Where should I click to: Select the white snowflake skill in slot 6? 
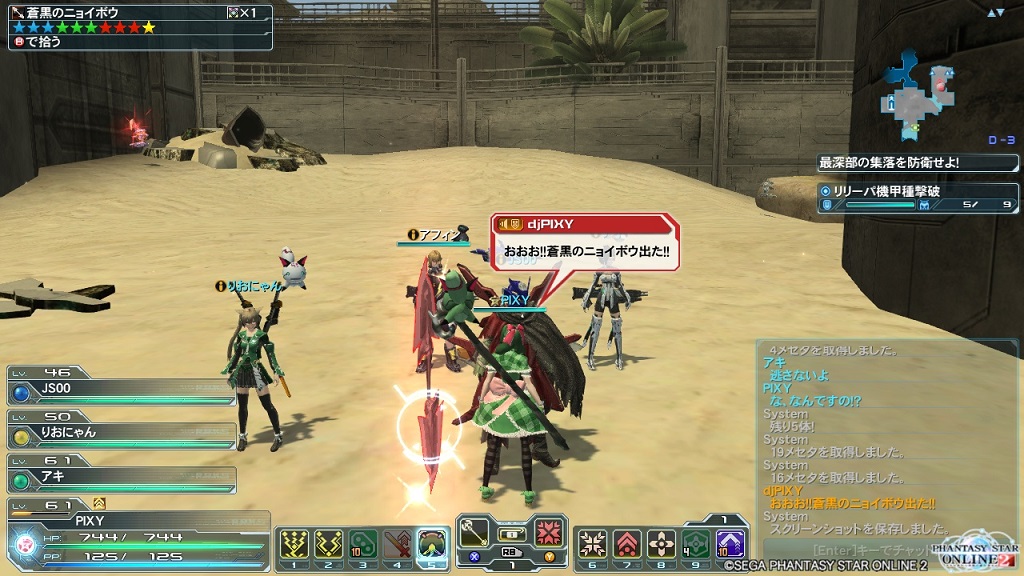click(x=593, y=544)
